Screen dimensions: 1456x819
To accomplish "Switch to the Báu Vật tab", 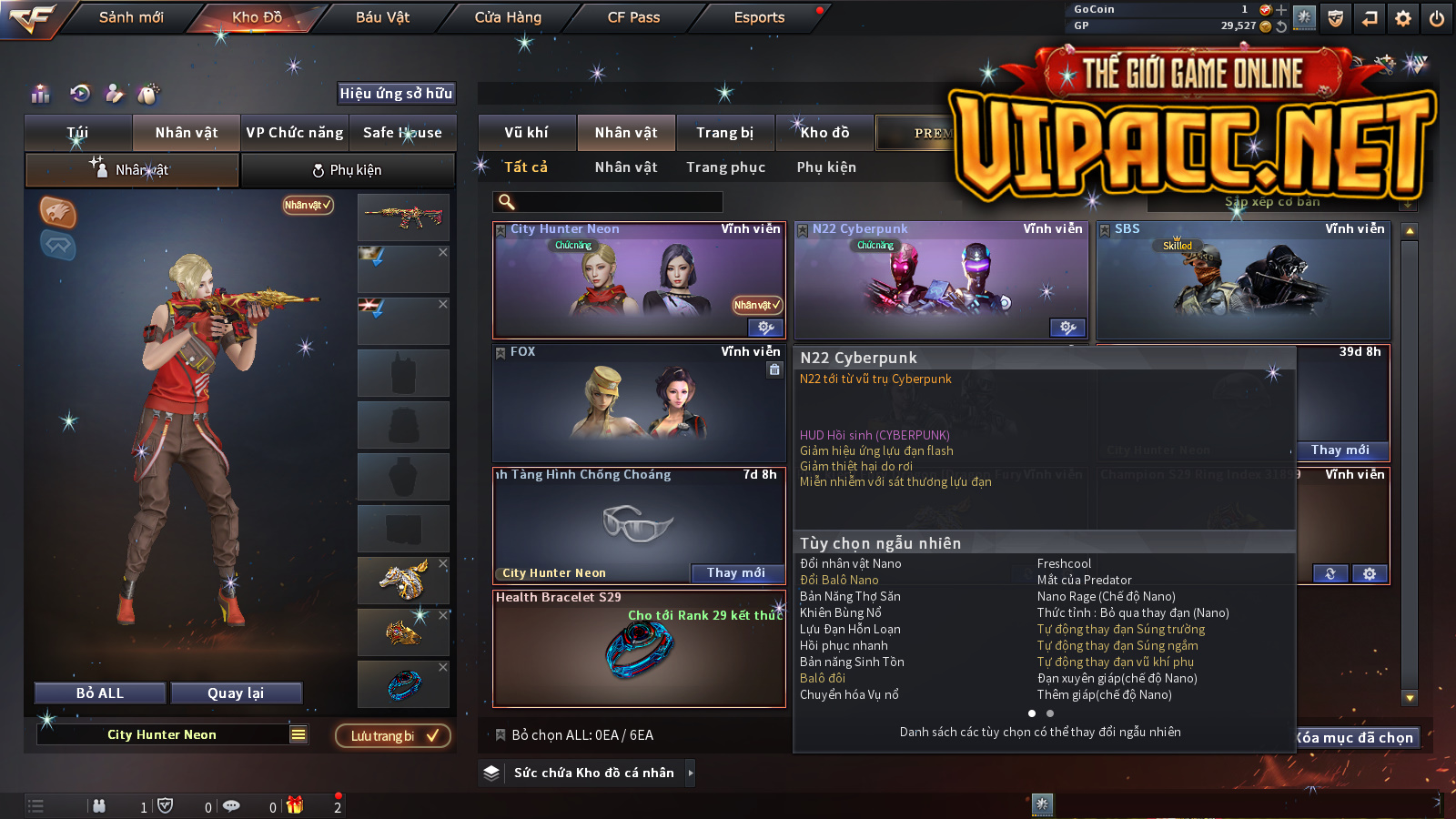I will 382,17.
